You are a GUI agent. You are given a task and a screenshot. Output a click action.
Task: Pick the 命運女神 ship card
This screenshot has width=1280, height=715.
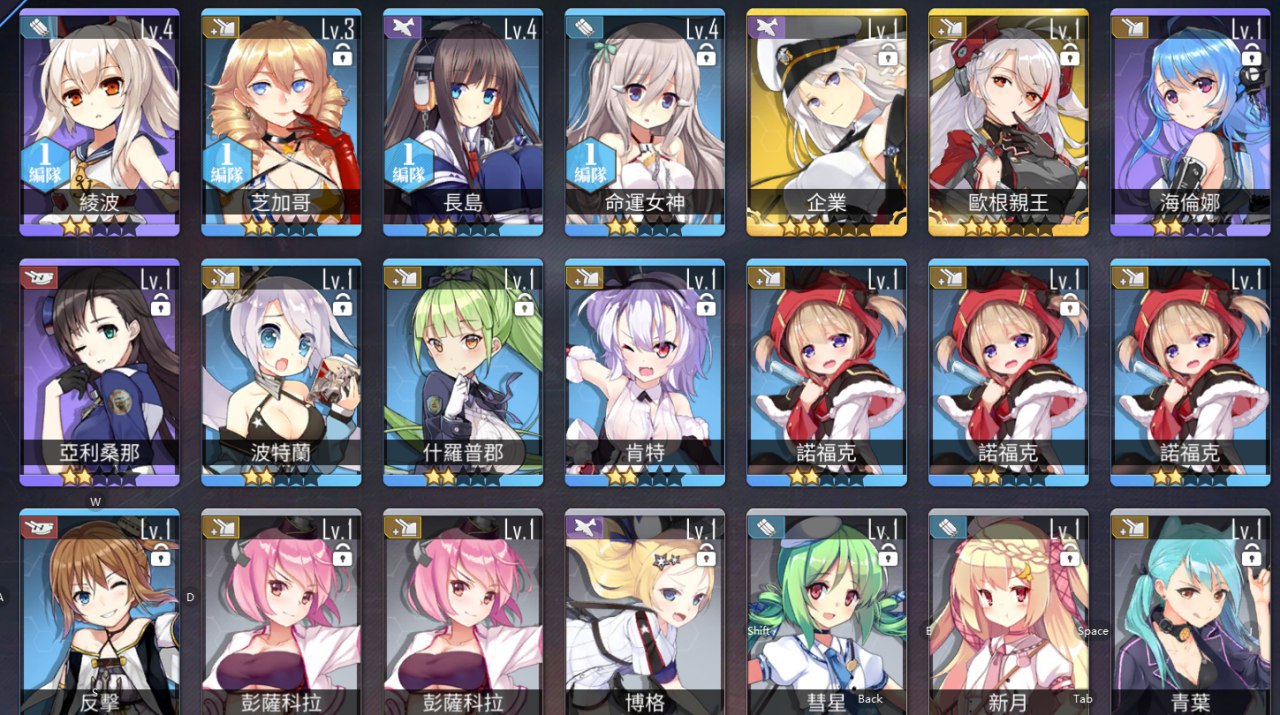pos(645,120)
